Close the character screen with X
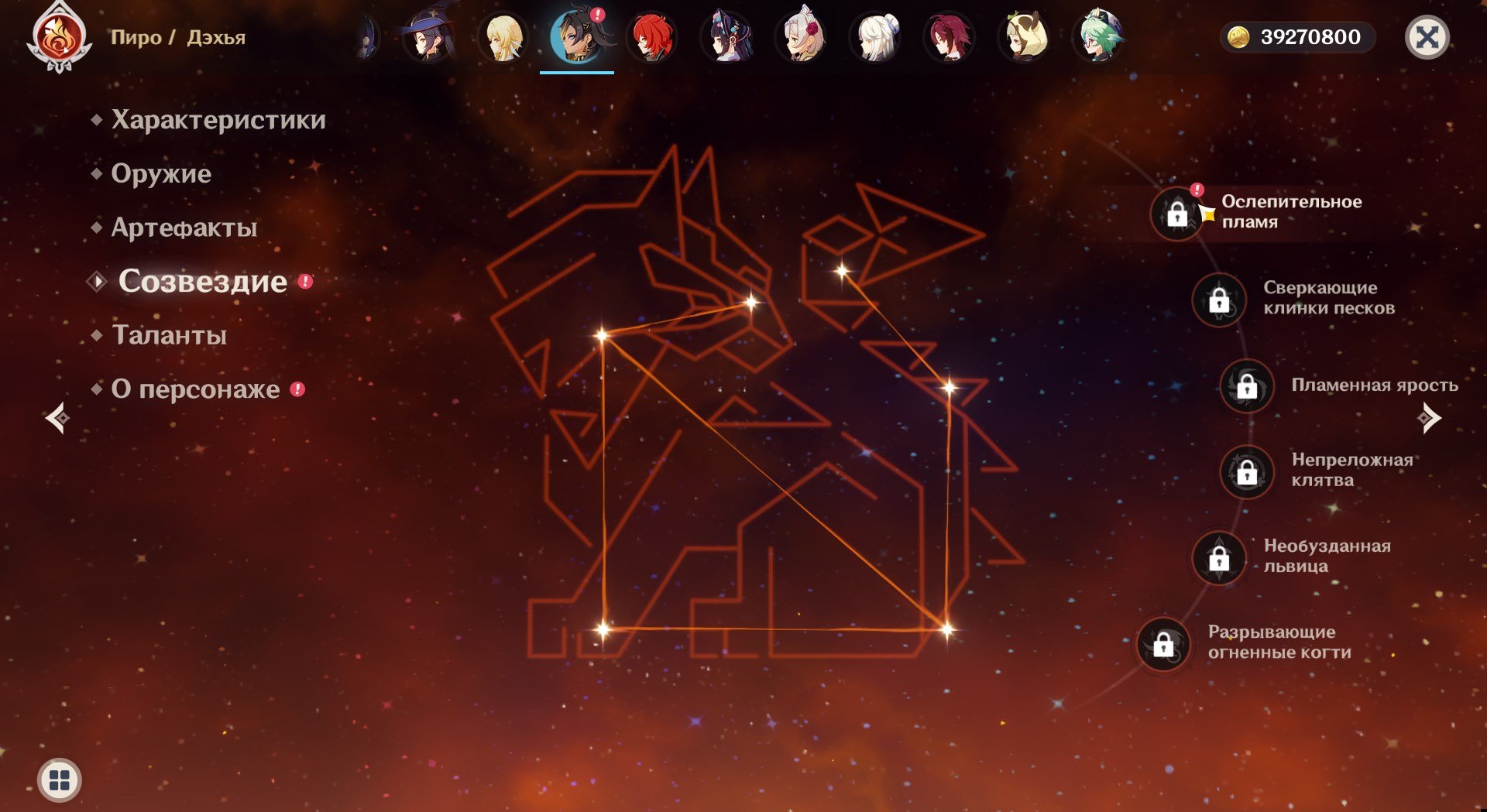 click(x=1427, y=37)
